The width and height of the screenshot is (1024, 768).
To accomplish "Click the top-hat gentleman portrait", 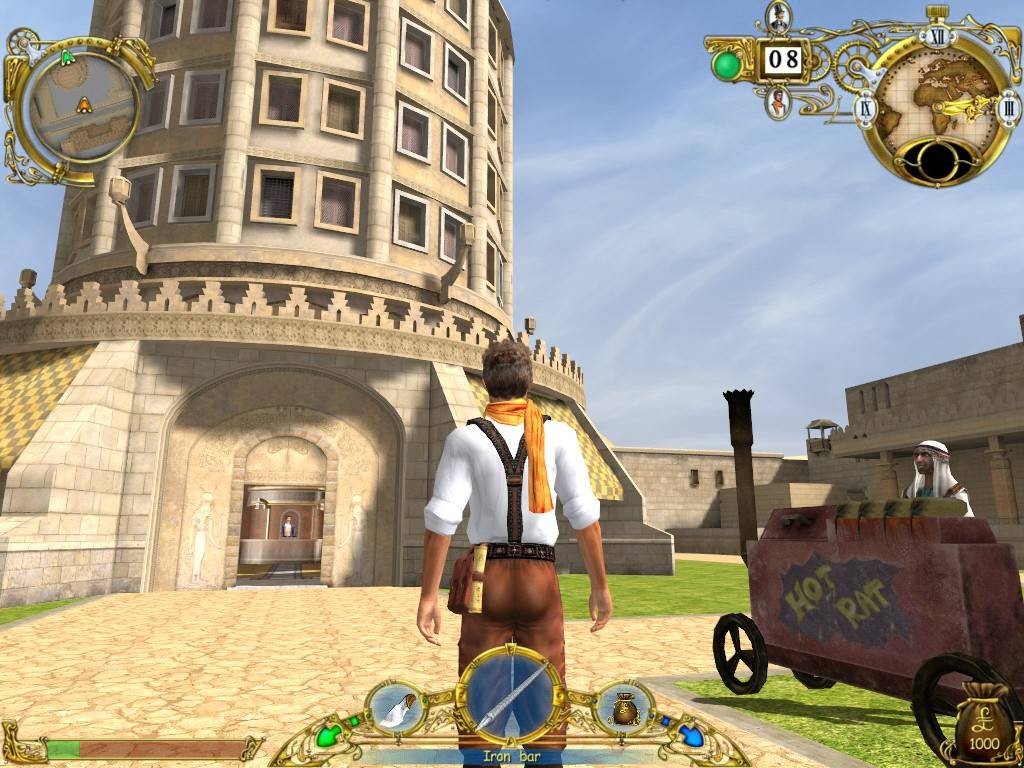I will [x=779, y=17].
